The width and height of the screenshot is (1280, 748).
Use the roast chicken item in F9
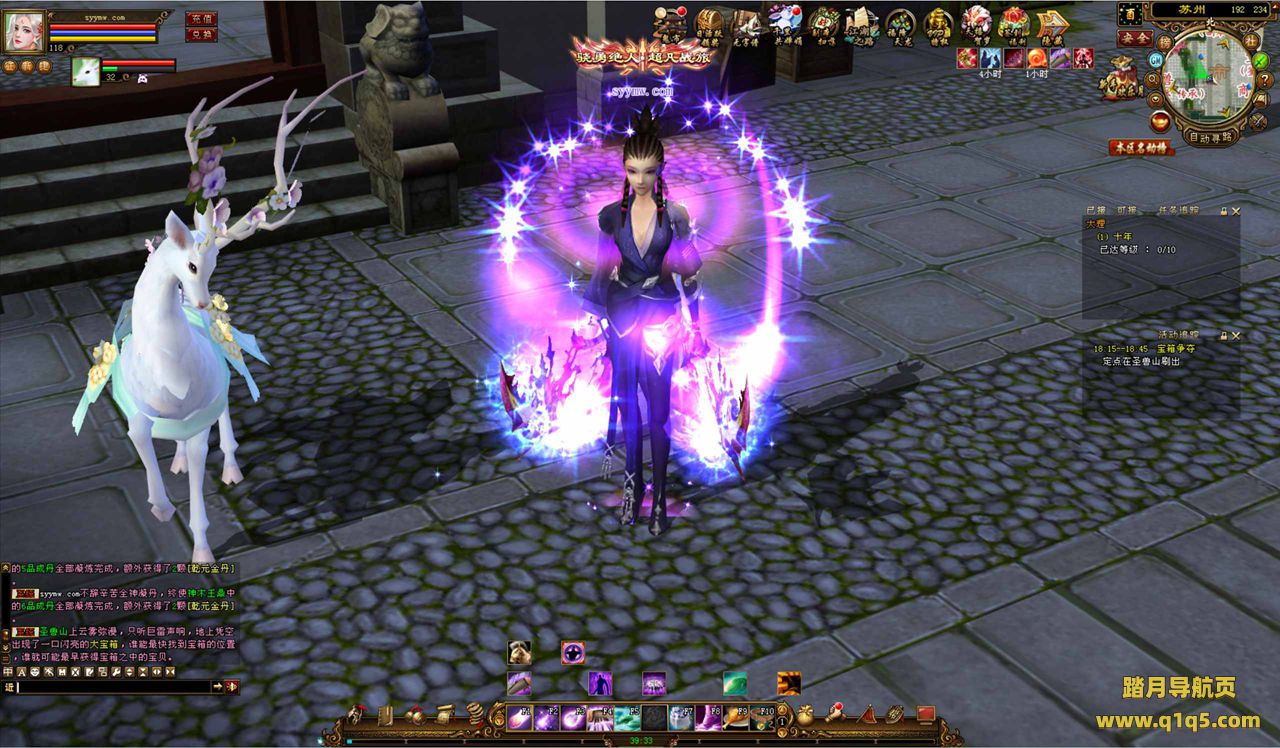735,716
